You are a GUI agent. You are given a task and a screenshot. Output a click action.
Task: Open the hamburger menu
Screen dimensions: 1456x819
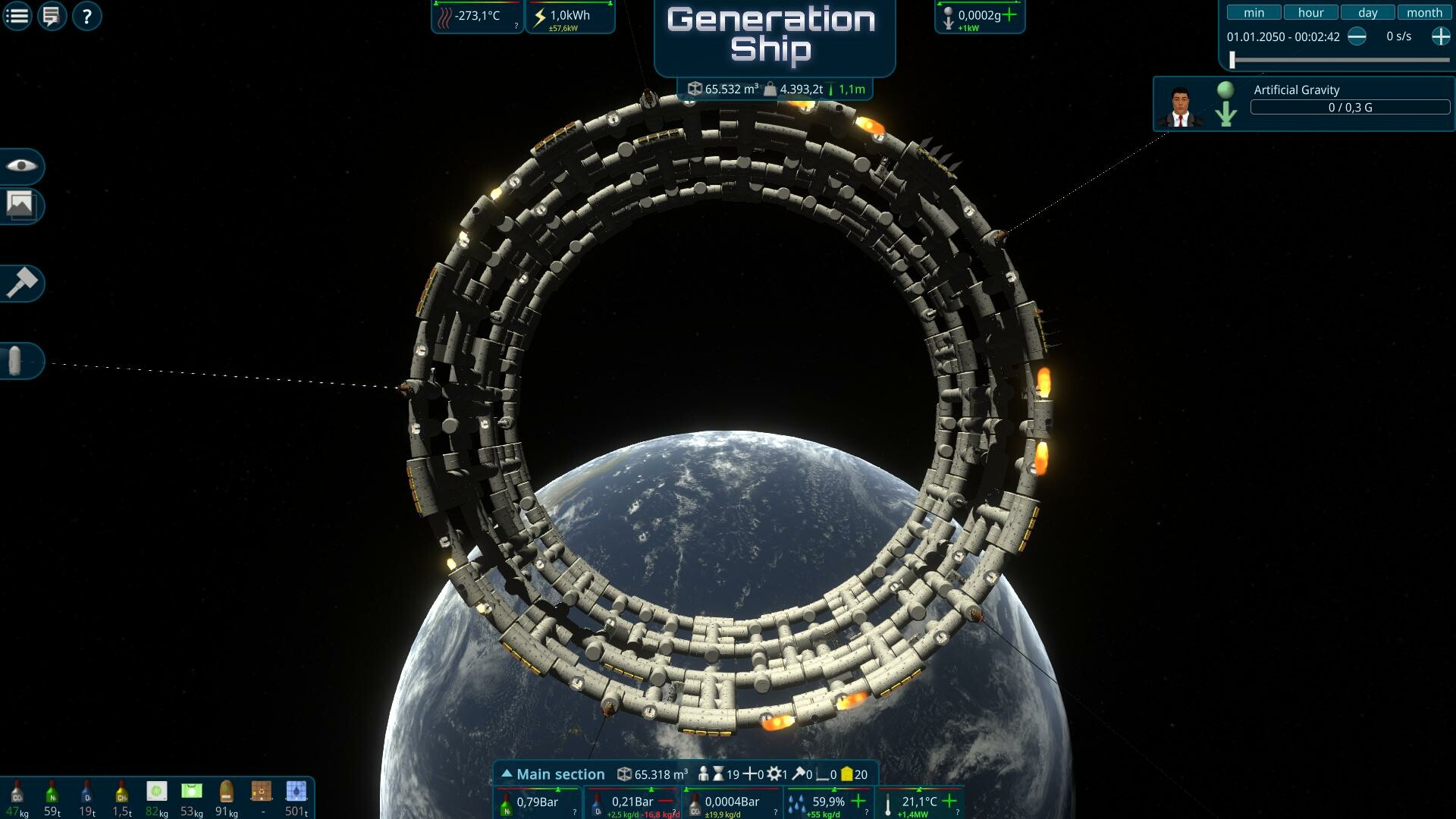tap(17, 16)
